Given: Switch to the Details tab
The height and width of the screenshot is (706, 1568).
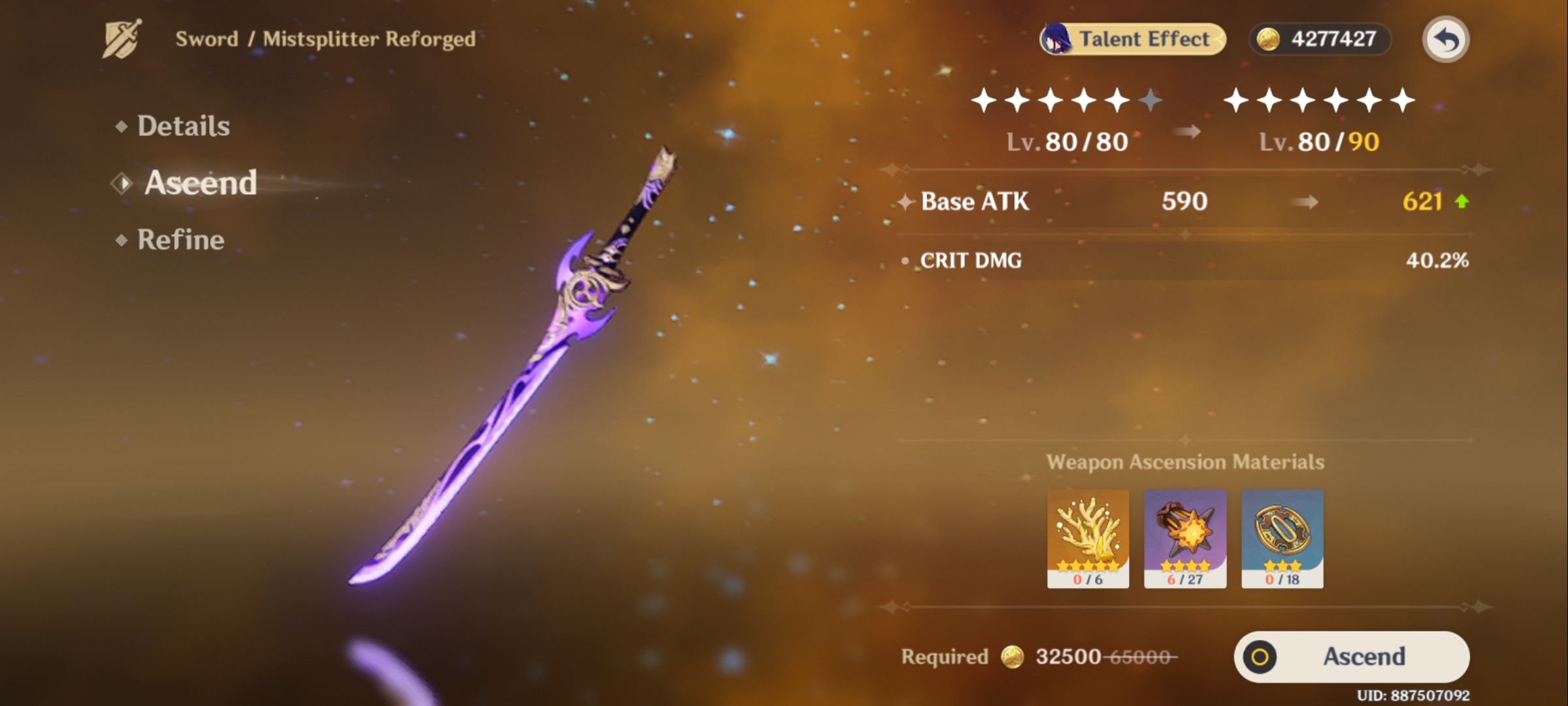Looking at the screenshot, I should pyautogui.click(x=183, y=126).
